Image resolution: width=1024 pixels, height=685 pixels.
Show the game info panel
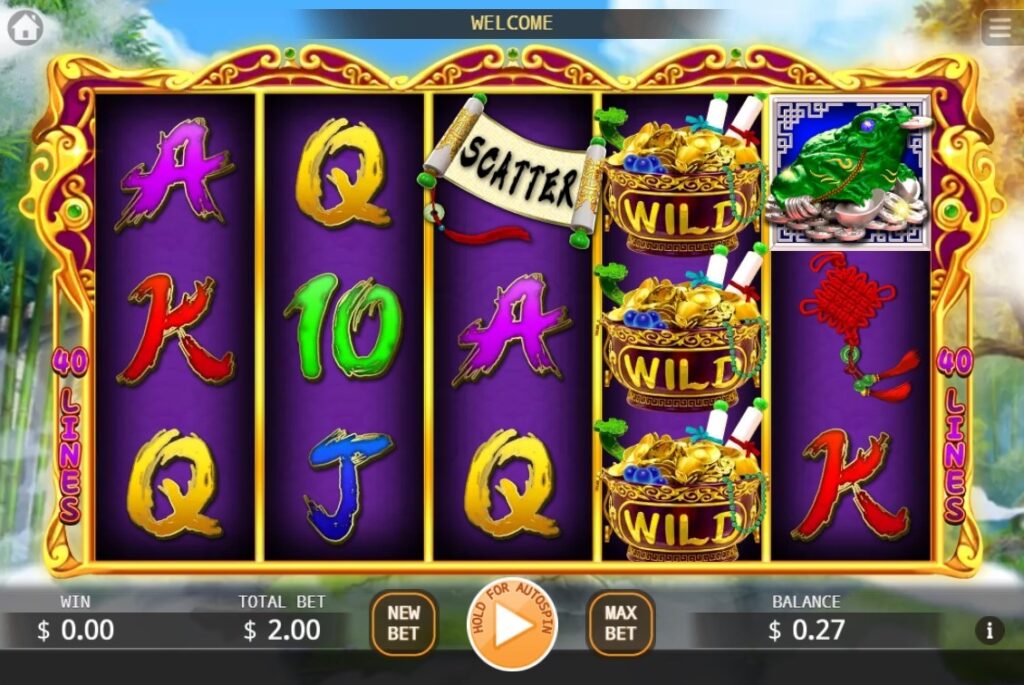pyautogui.click(x=989, y=630)
